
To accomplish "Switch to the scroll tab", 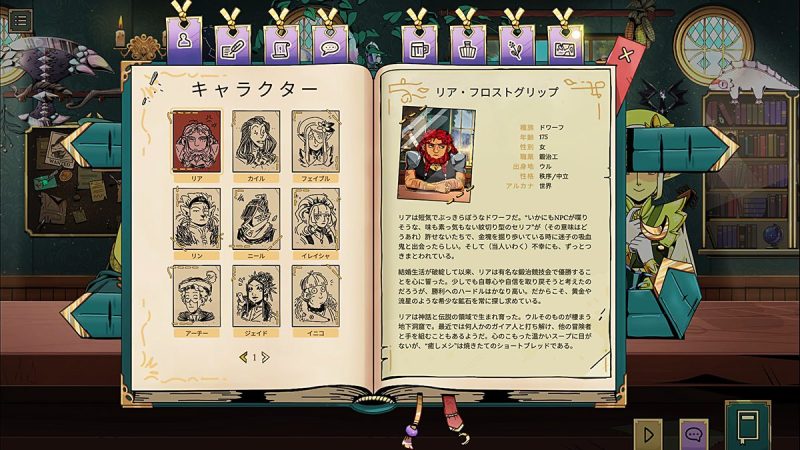I will (x=281, y=44).
